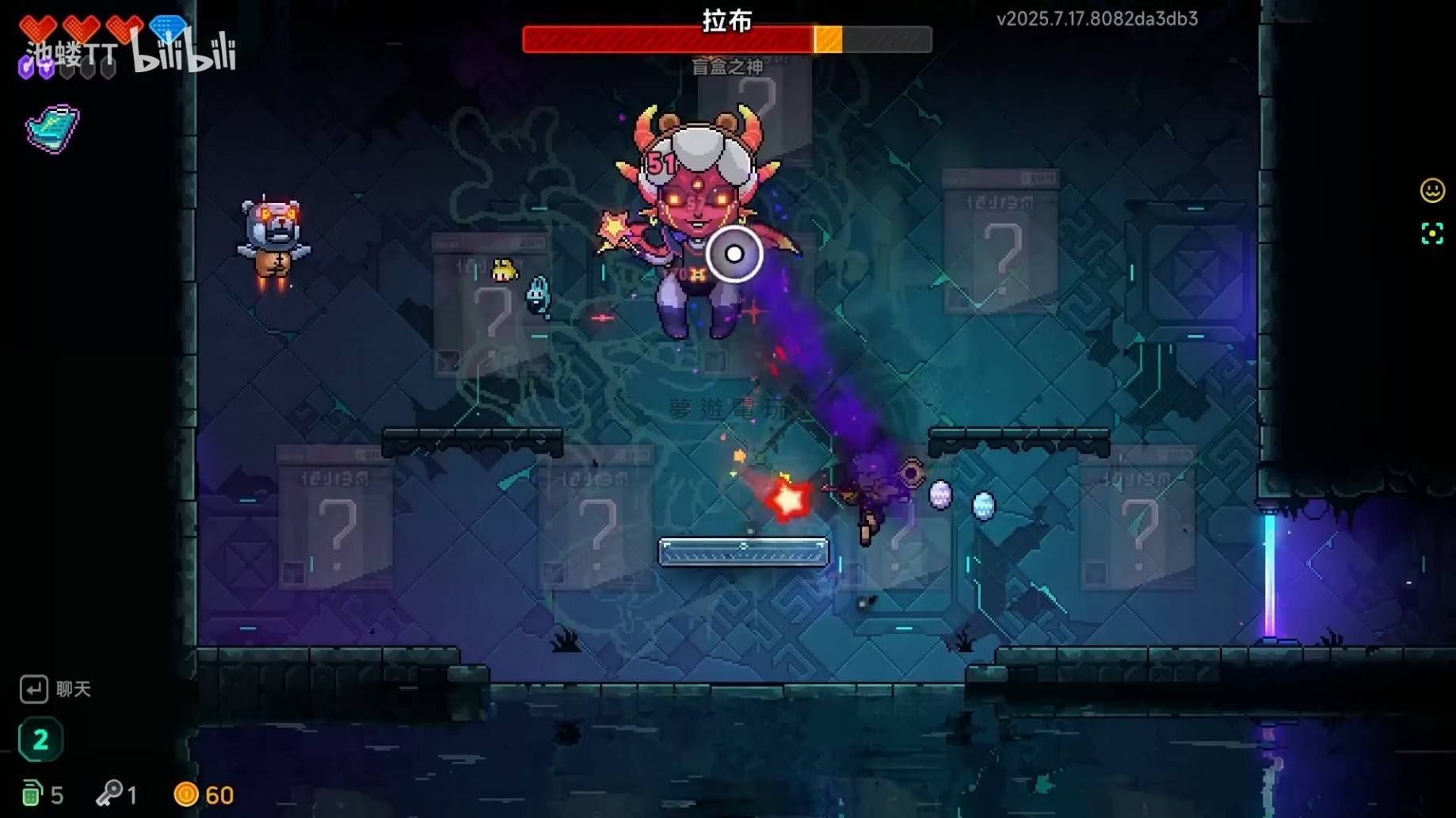Image resolution: width=1456 pixels, height=818 pixels.
Task: Tap the teal item icon below the hearts
Action: 52,128
